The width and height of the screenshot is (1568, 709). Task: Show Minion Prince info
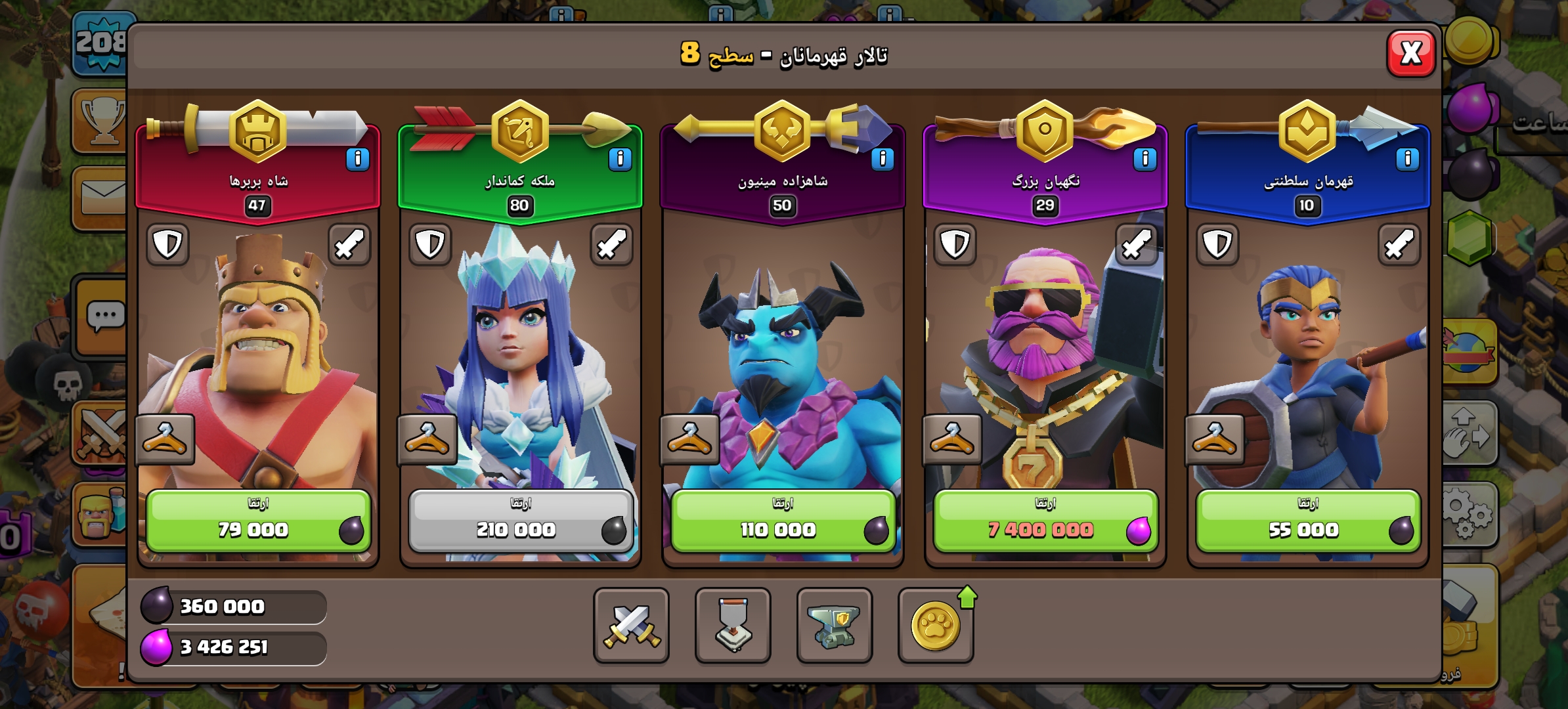882,159
